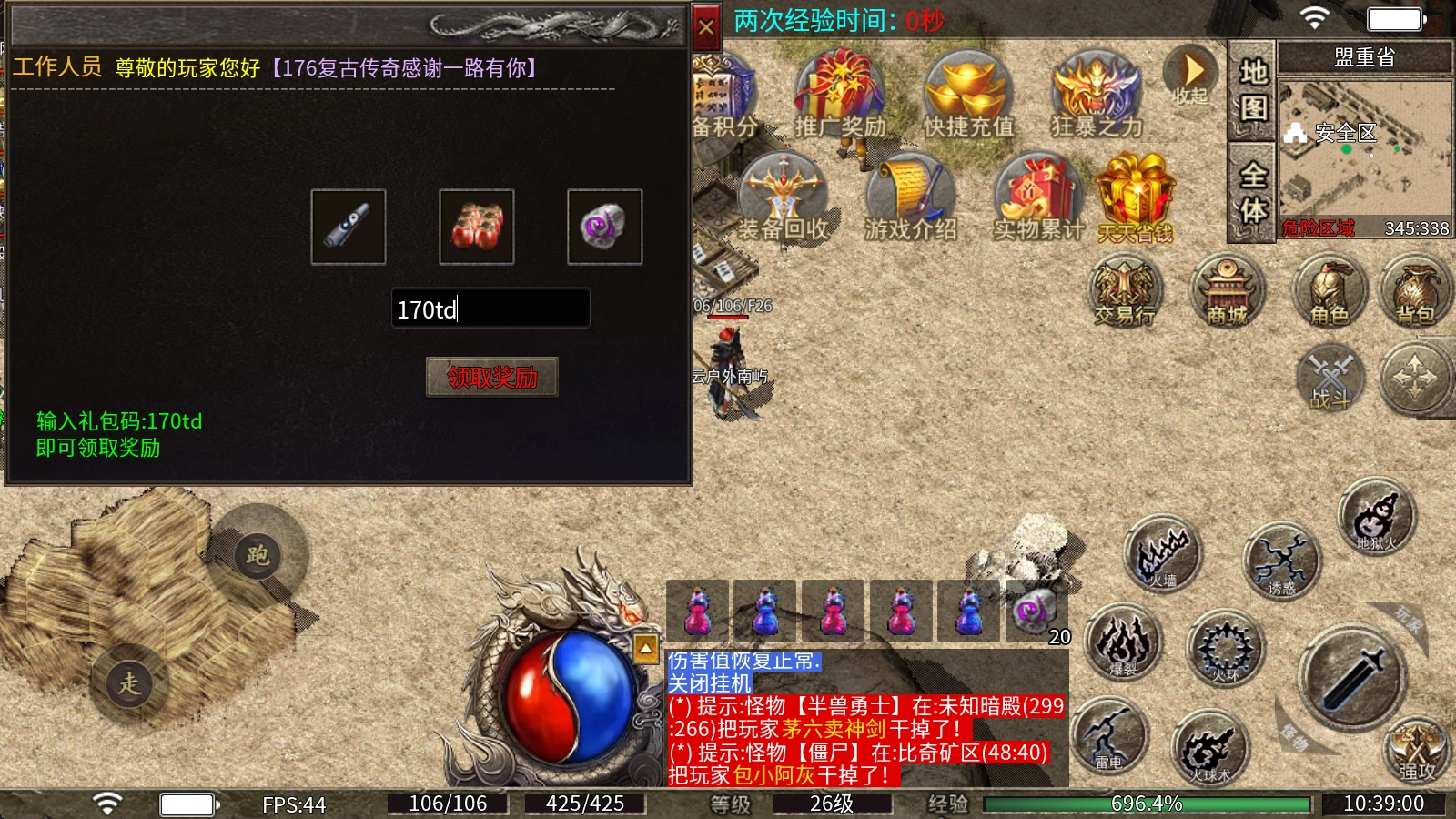
Task: Open the 交易行 trading house
Action: [x=1125, y=291]
